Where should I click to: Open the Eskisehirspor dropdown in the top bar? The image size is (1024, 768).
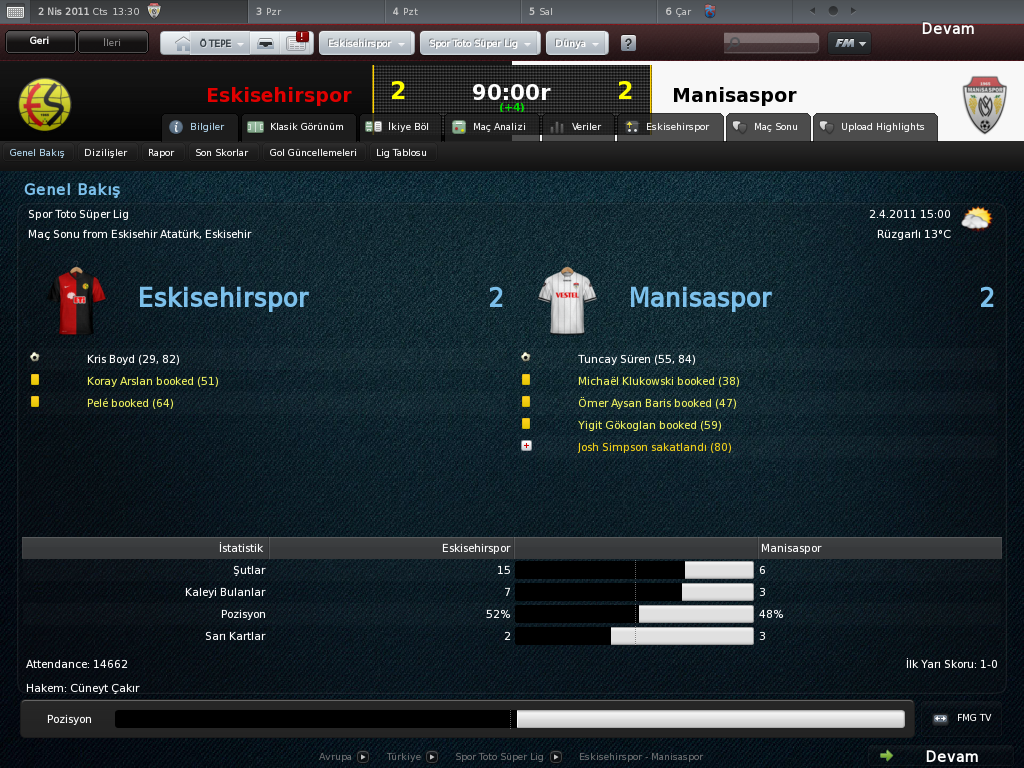tap(366, 44)
